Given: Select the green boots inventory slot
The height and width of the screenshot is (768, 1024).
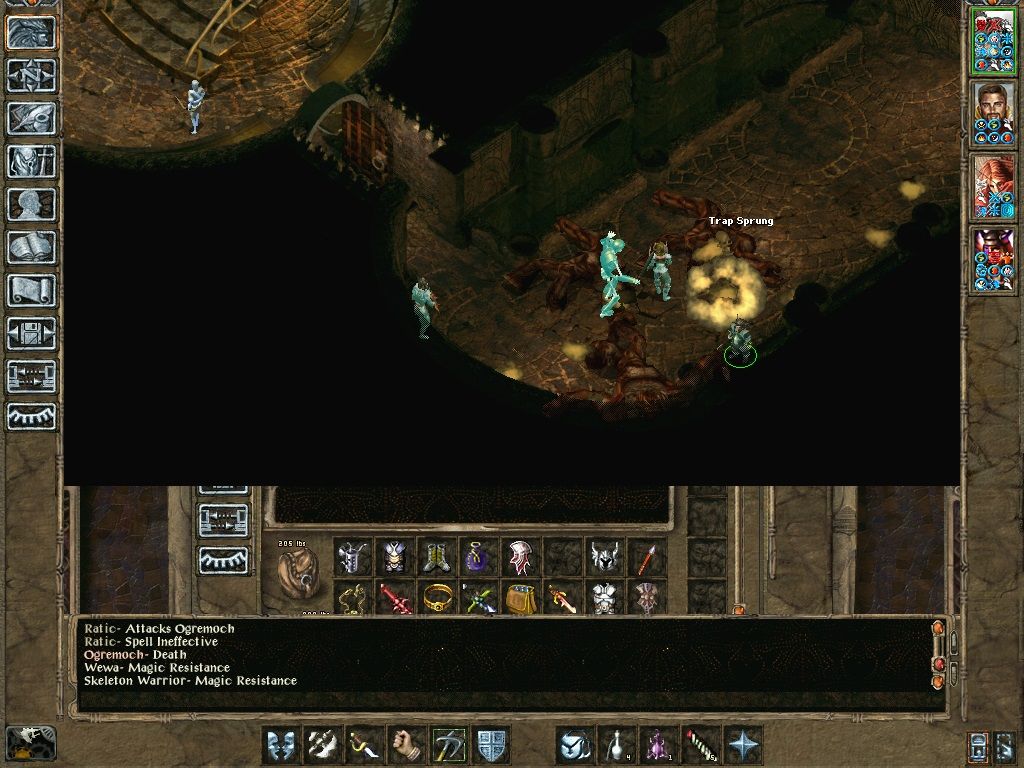Looking at the screenshot, I should click(x=437, y=557).
